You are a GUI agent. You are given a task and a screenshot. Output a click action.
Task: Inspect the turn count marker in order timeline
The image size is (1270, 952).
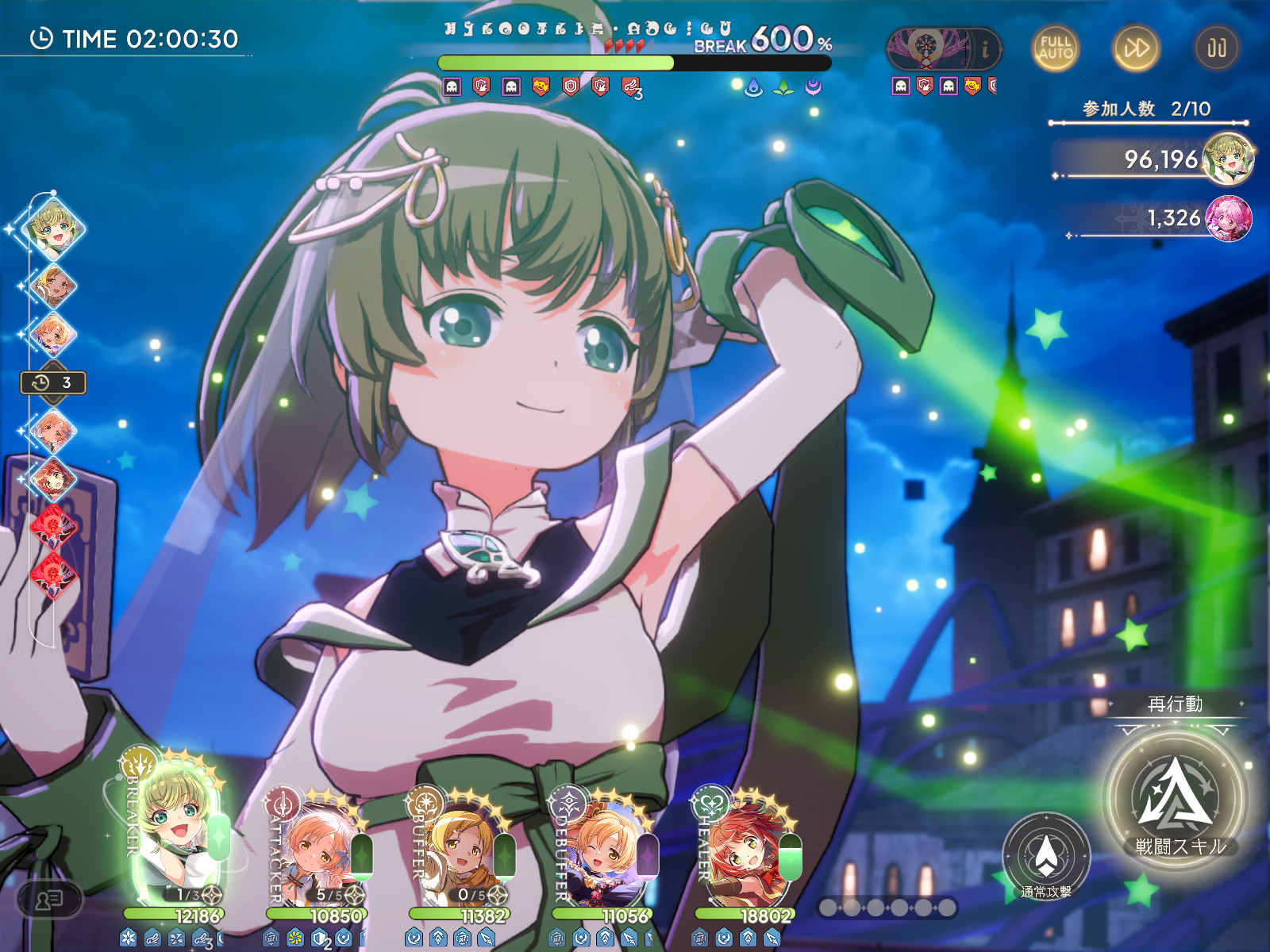(x=53, y=383)
